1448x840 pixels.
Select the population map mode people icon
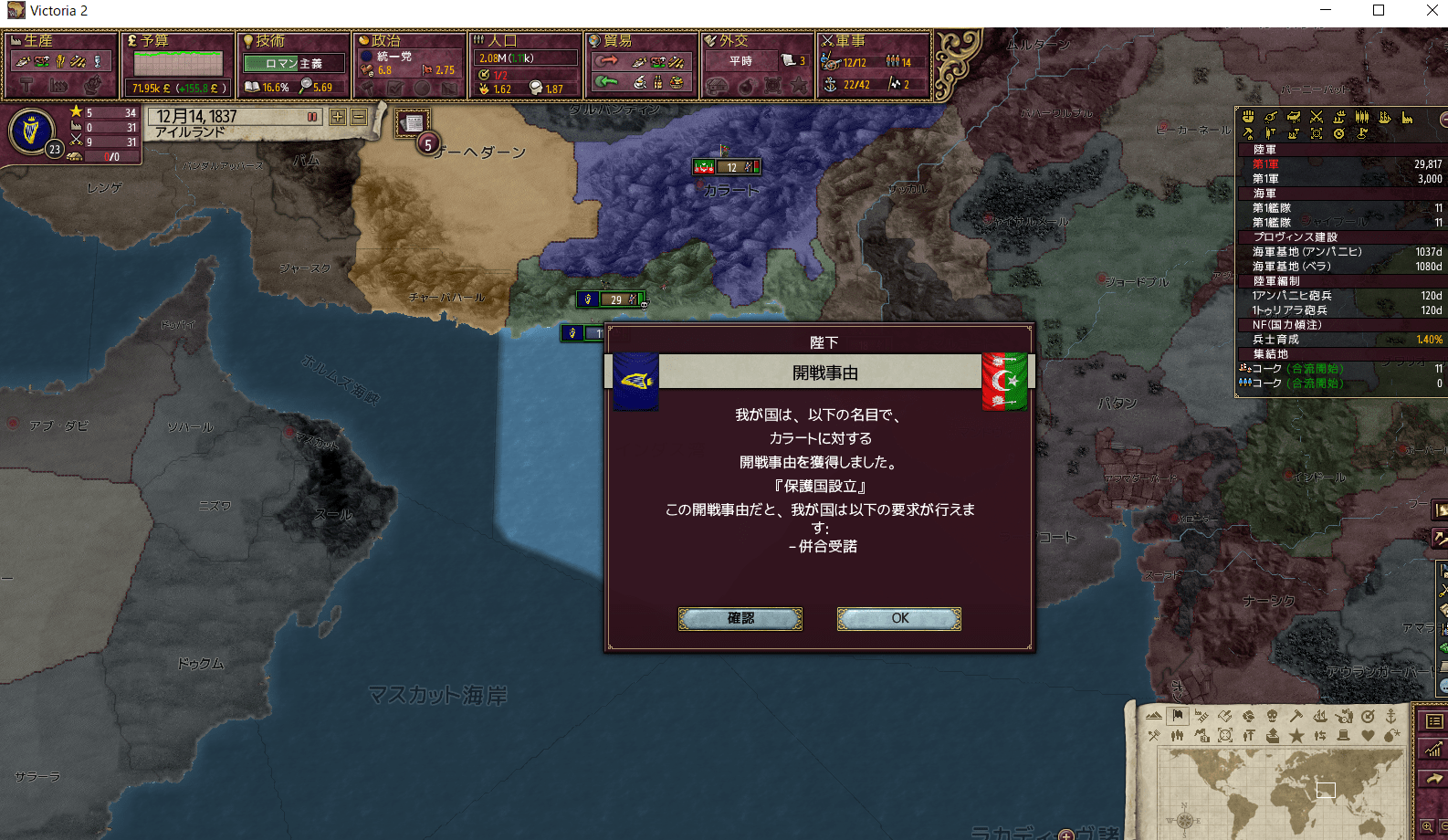point(1178,735)
